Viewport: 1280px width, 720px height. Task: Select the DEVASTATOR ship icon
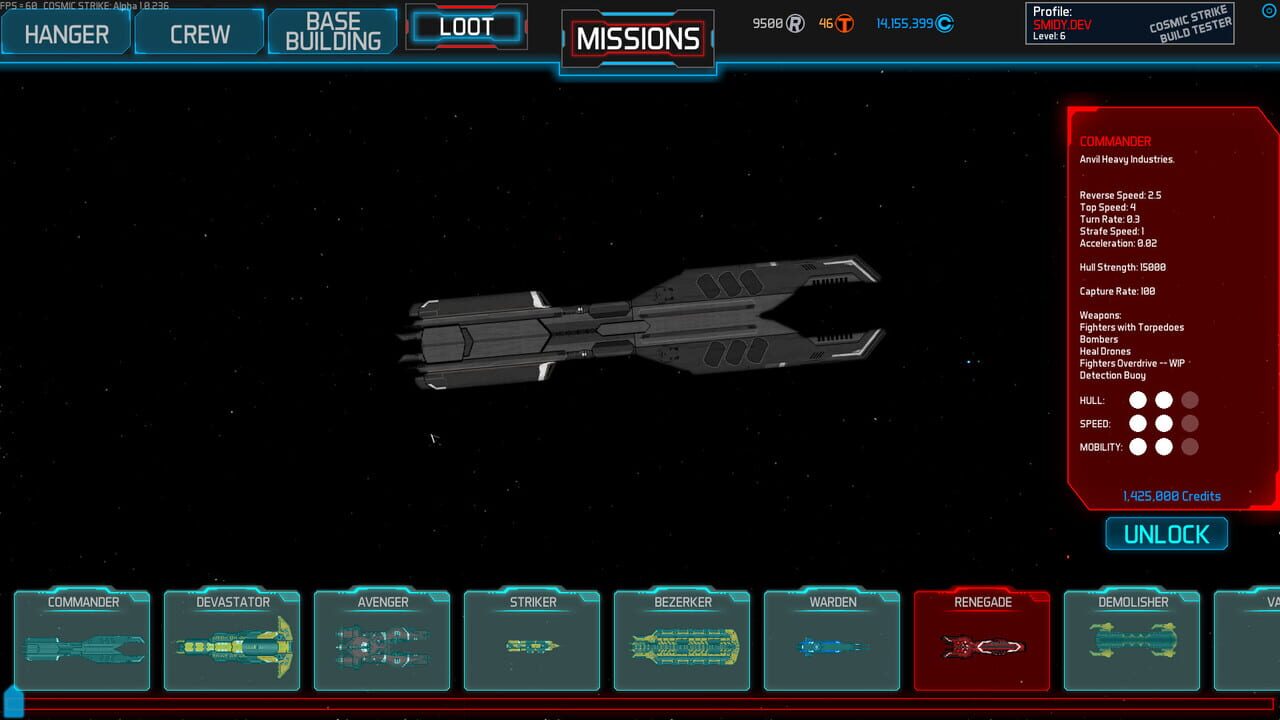click(x=232, y=648)
